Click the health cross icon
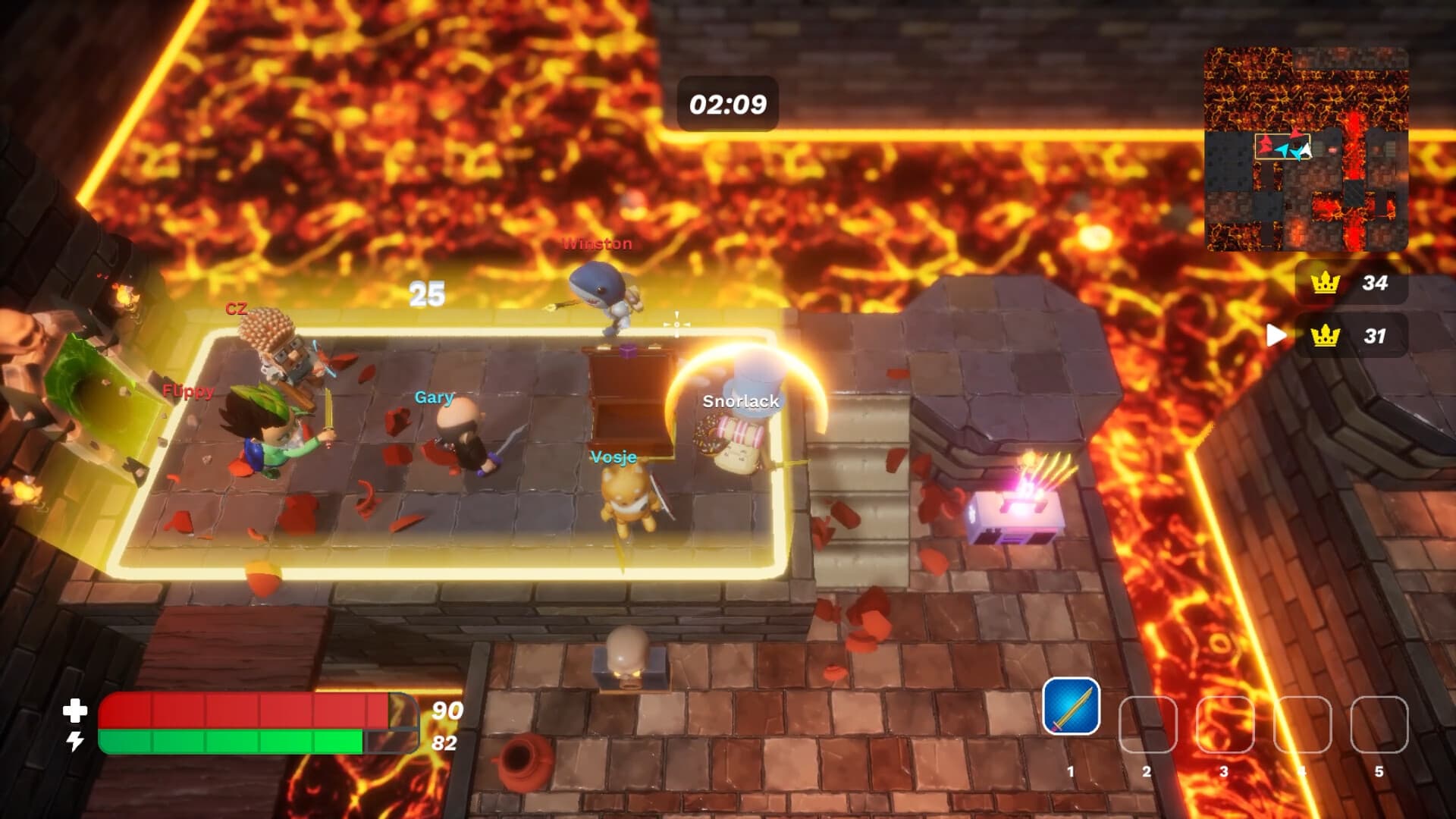The width and height of the screenshot is (1456, 819). click(74, 712)
